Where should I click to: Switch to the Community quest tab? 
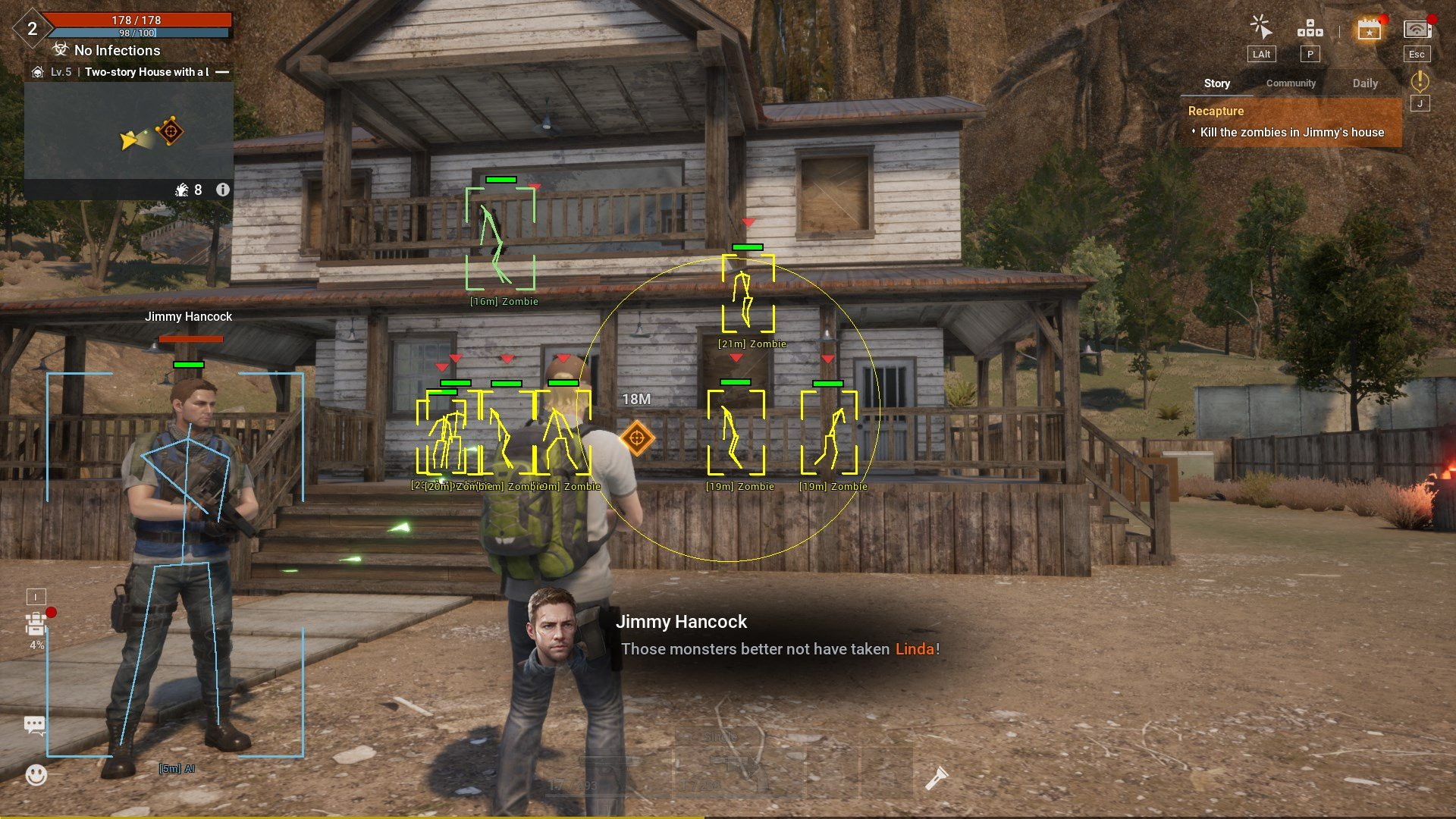[x=1291, y=83]
